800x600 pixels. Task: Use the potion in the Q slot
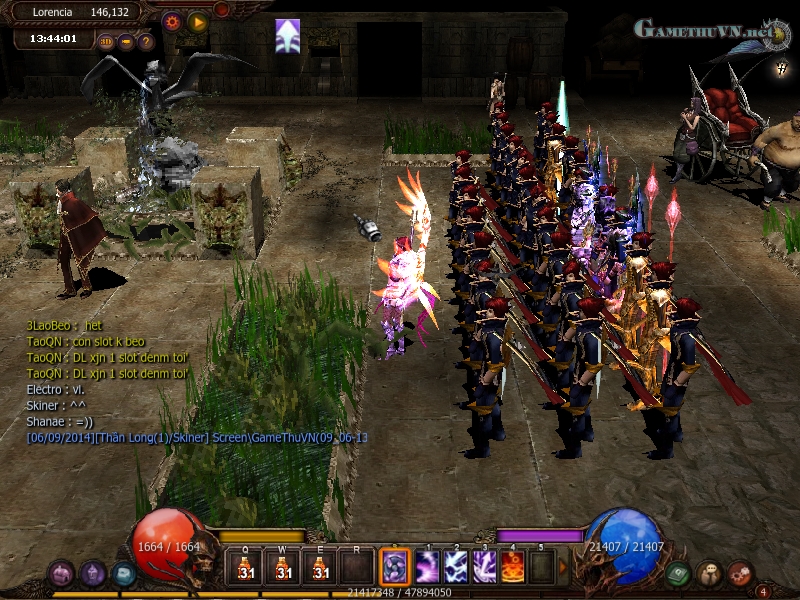coord(246,568)
